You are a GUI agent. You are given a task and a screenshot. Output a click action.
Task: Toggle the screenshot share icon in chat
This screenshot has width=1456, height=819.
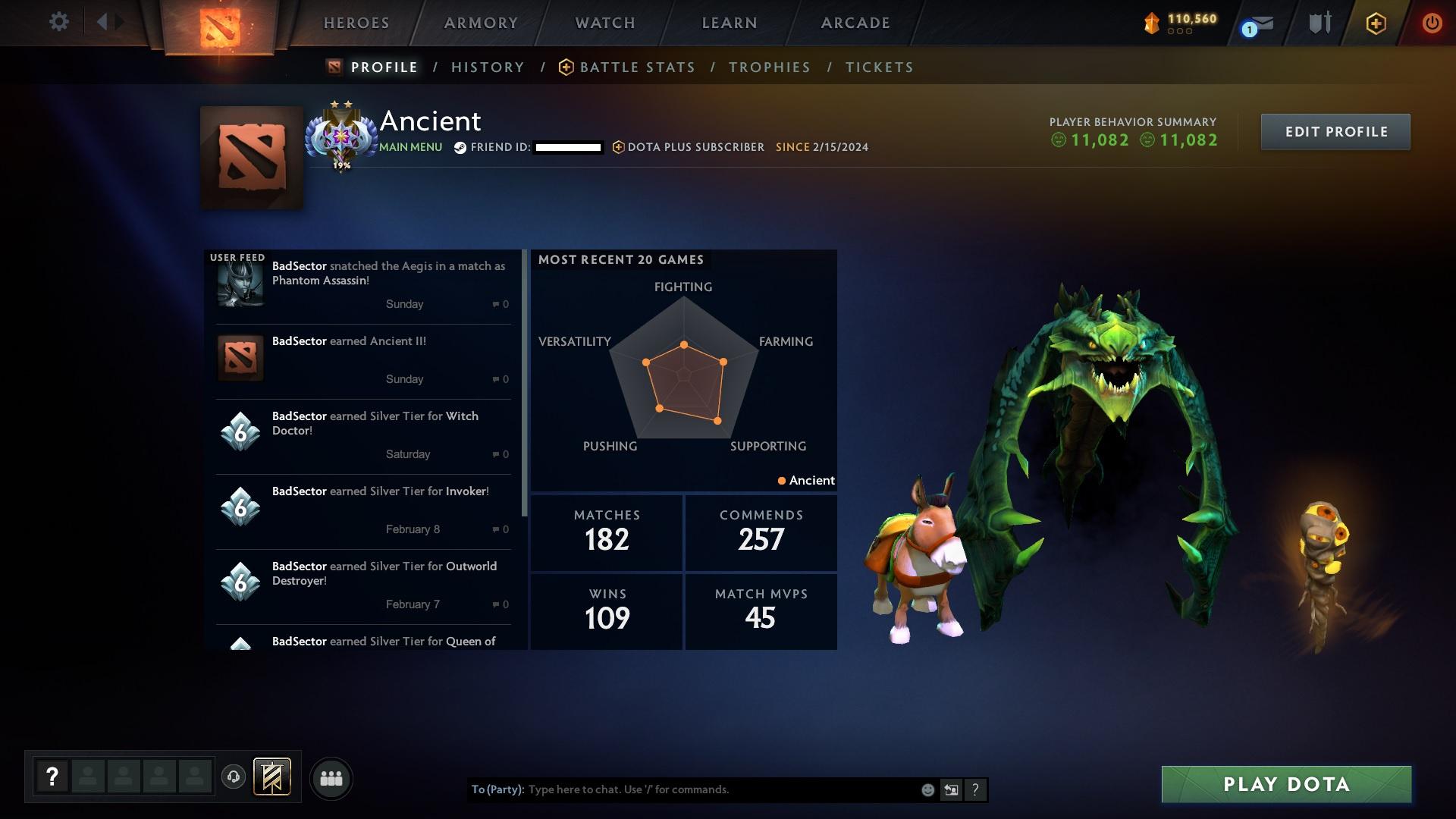point(951,789)
